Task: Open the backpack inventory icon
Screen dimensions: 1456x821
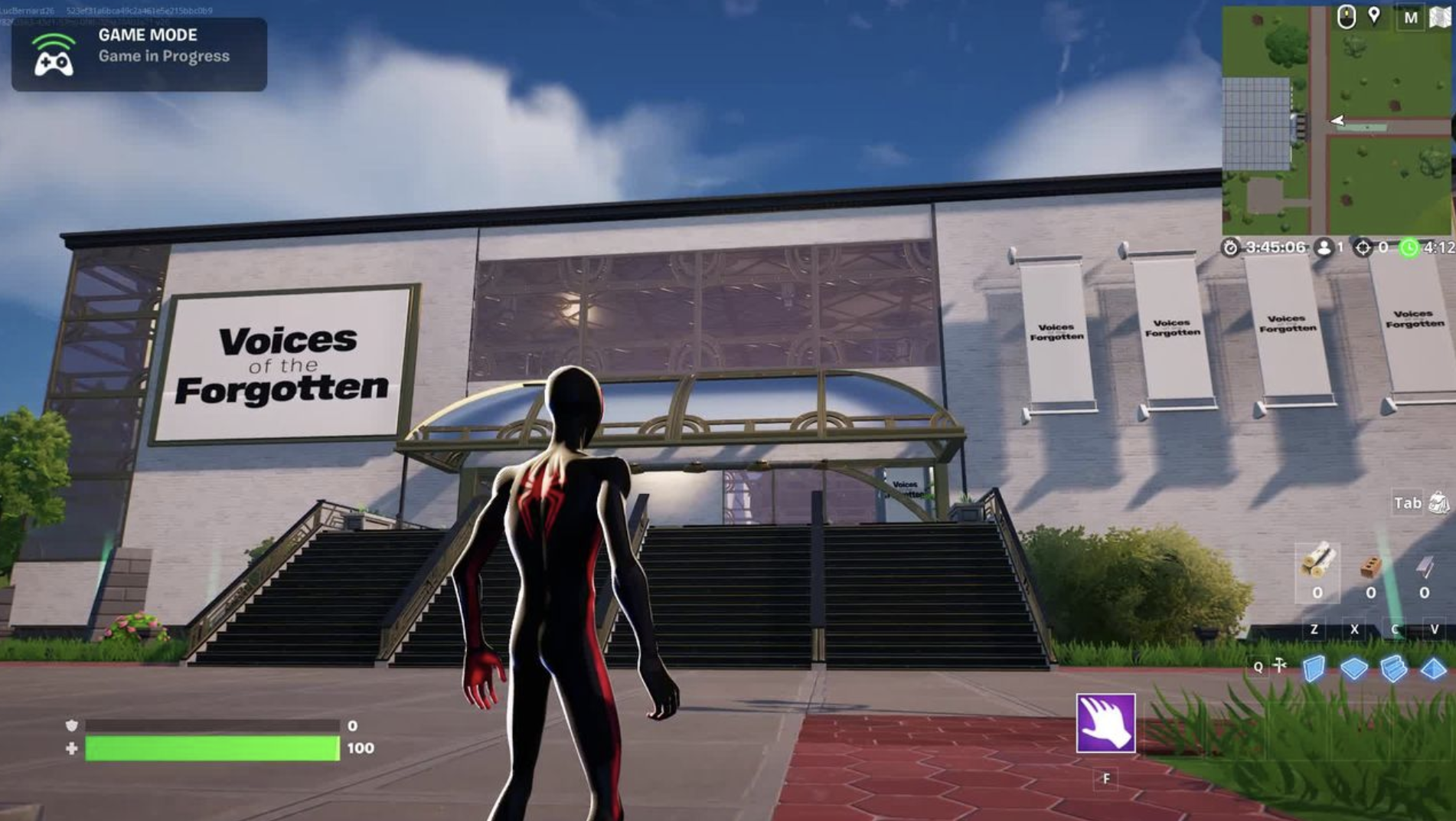Action: coord(1438,502)
